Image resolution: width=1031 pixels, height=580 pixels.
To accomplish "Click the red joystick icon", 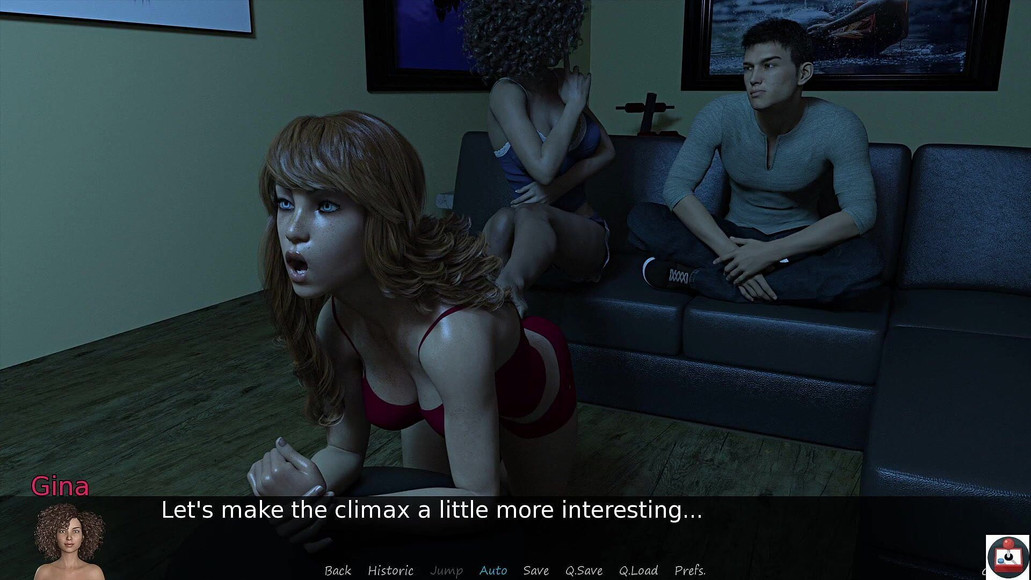I will tap(1007, 557).
